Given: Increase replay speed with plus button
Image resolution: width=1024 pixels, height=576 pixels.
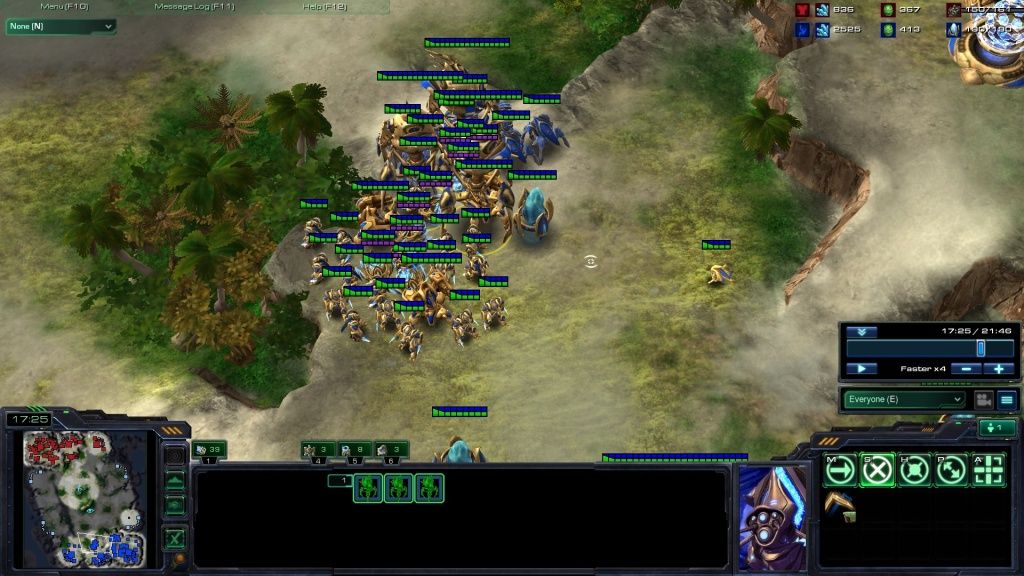Looking at the screenshot, I should click(x=997, y=369).
